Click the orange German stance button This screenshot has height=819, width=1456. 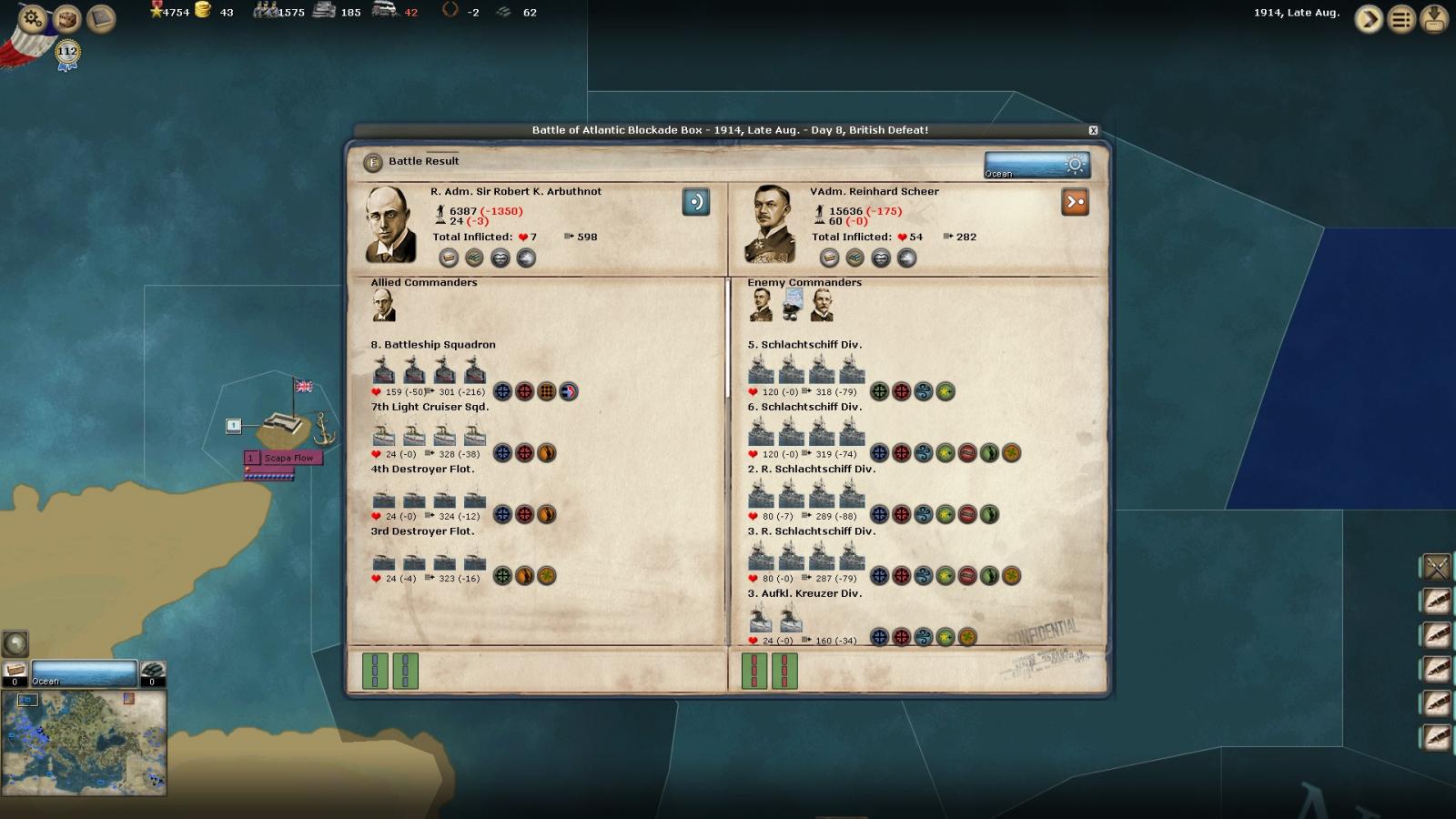tap(1075, 202)
